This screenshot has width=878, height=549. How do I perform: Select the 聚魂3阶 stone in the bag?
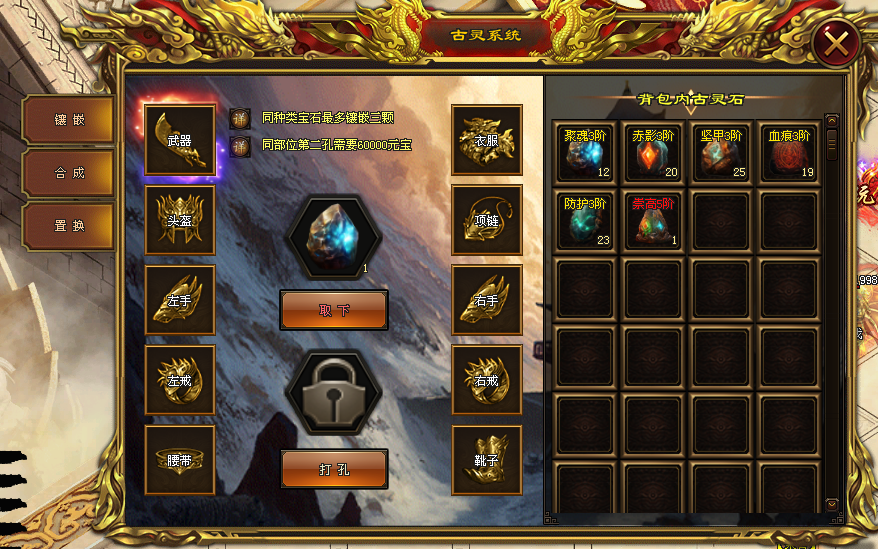point(585,153)
